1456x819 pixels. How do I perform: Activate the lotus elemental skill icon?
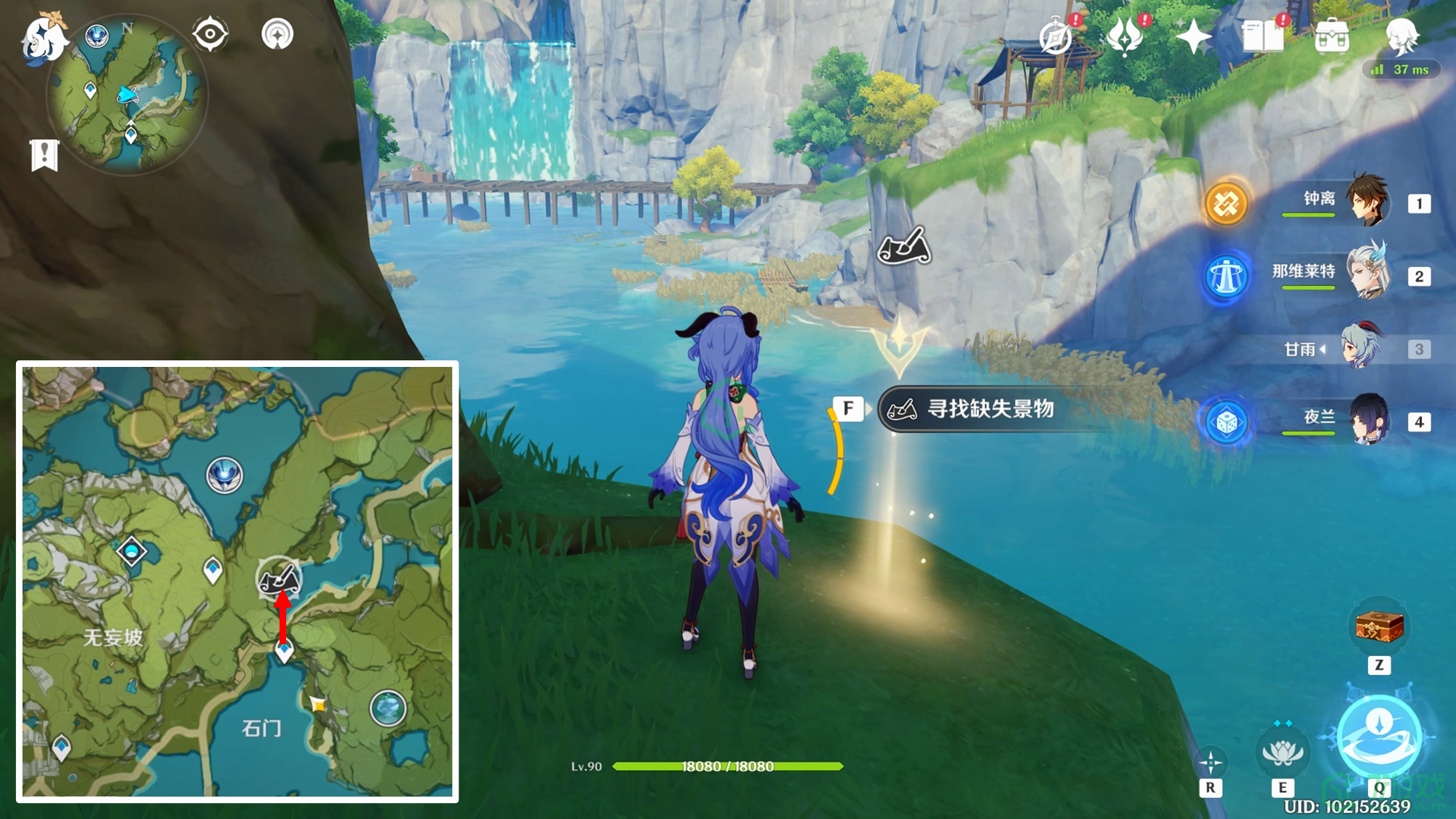click(1282, 752)
